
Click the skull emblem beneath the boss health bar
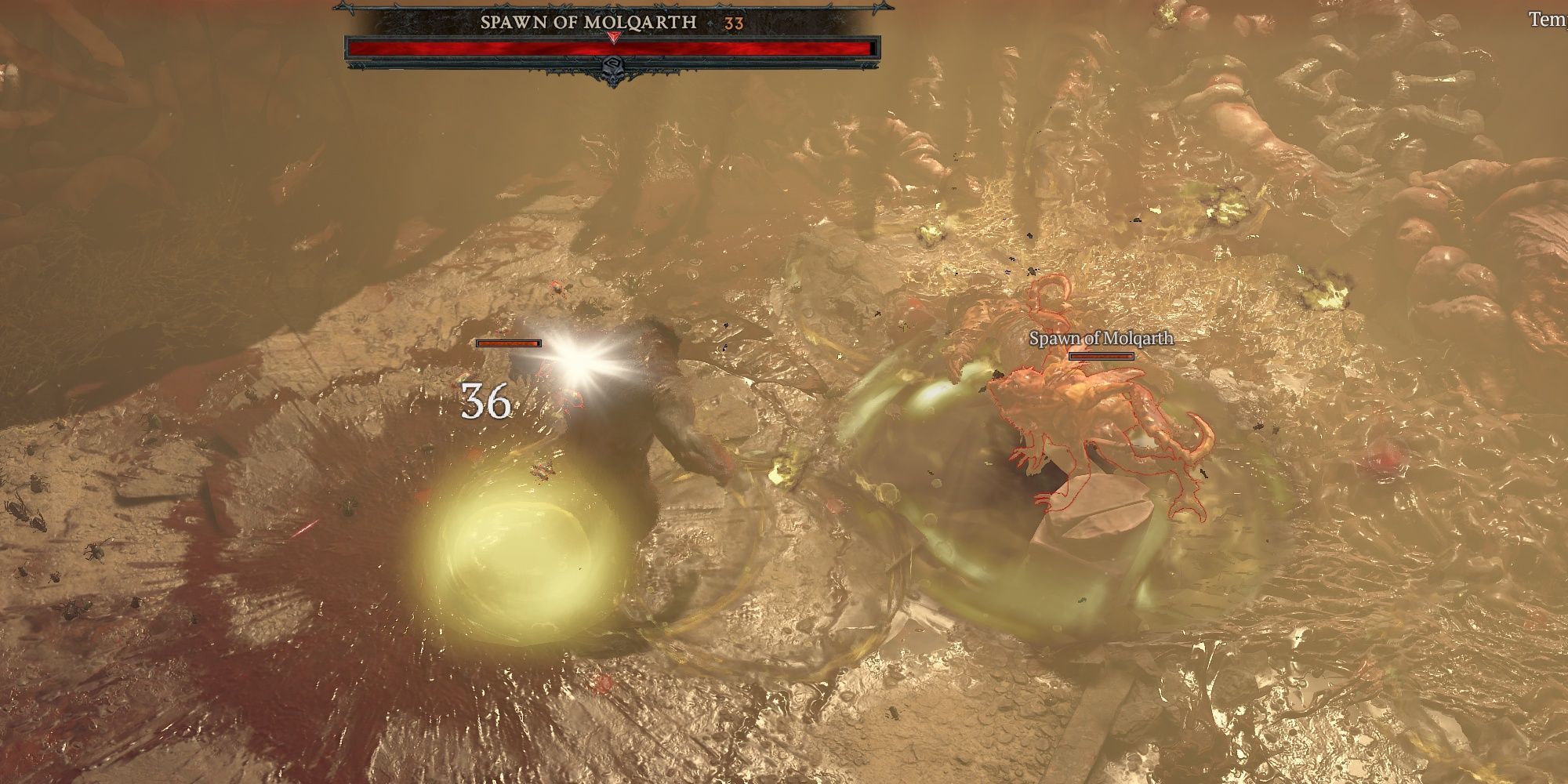615,71
